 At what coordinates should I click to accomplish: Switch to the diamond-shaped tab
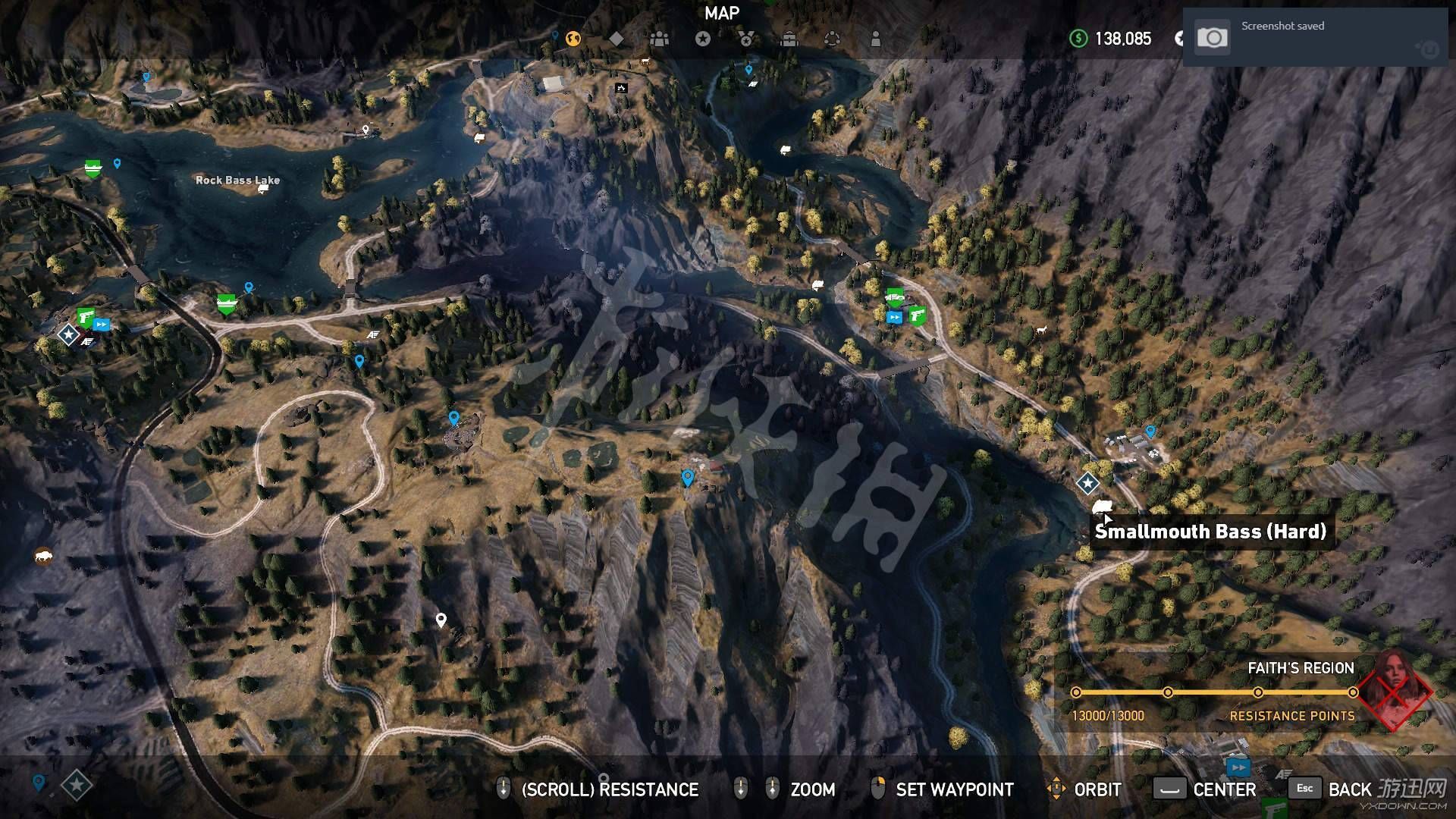[617, 39]
